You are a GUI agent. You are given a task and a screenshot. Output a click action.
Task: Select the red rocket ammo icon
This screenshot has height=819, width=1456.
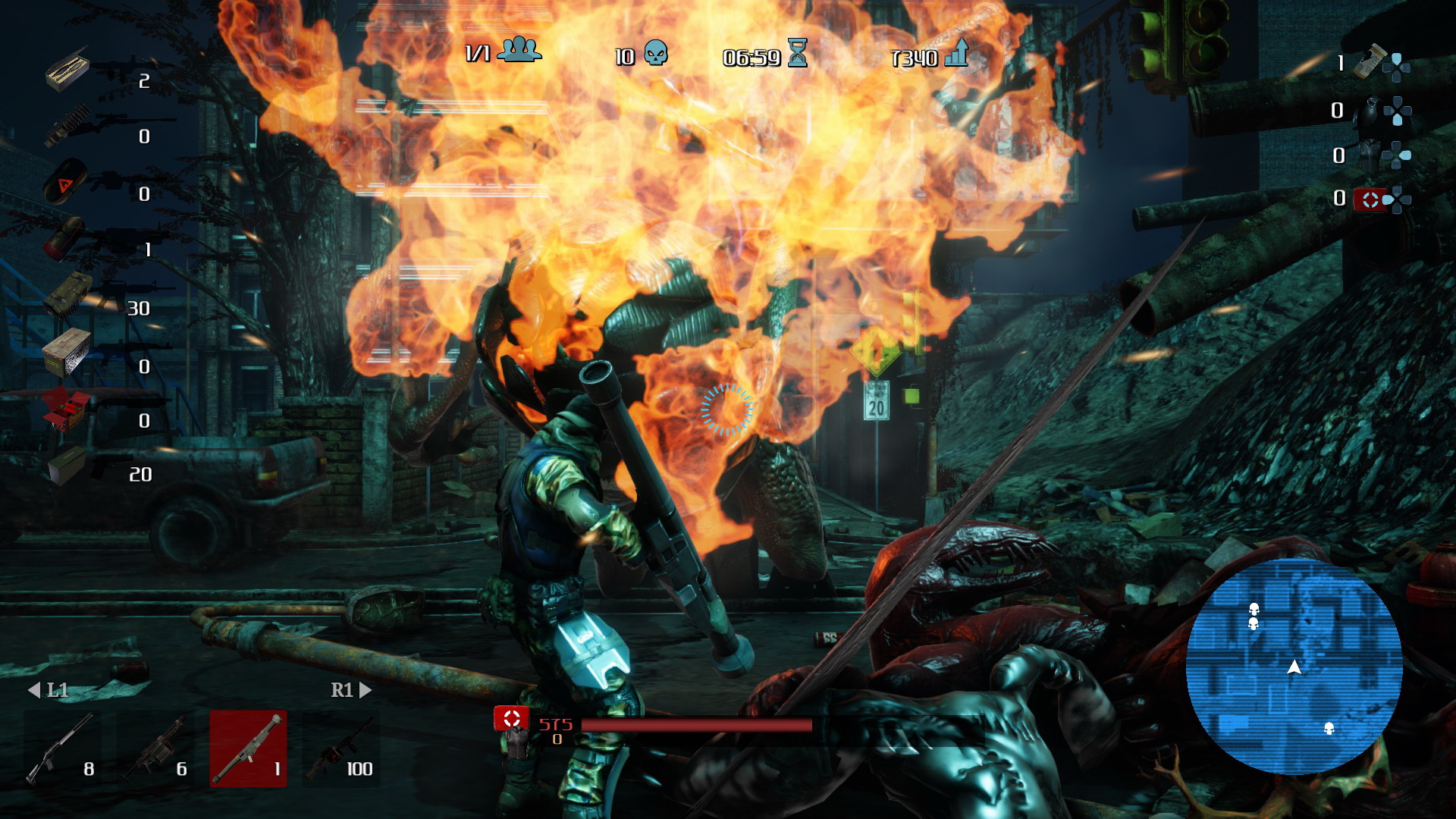tap(64, 238)
